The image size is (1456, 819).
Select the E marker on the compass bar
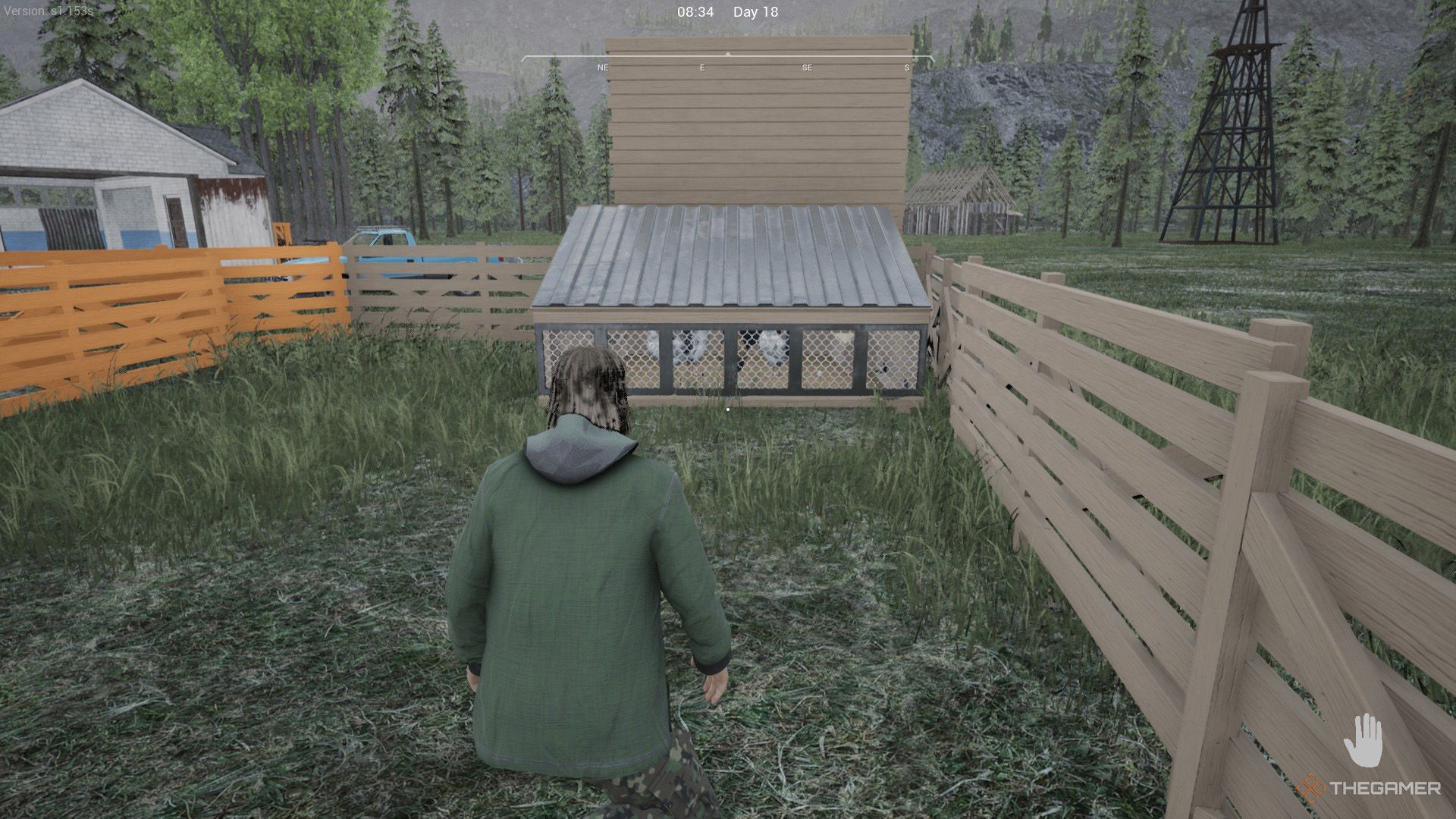[x=701, y=67]
